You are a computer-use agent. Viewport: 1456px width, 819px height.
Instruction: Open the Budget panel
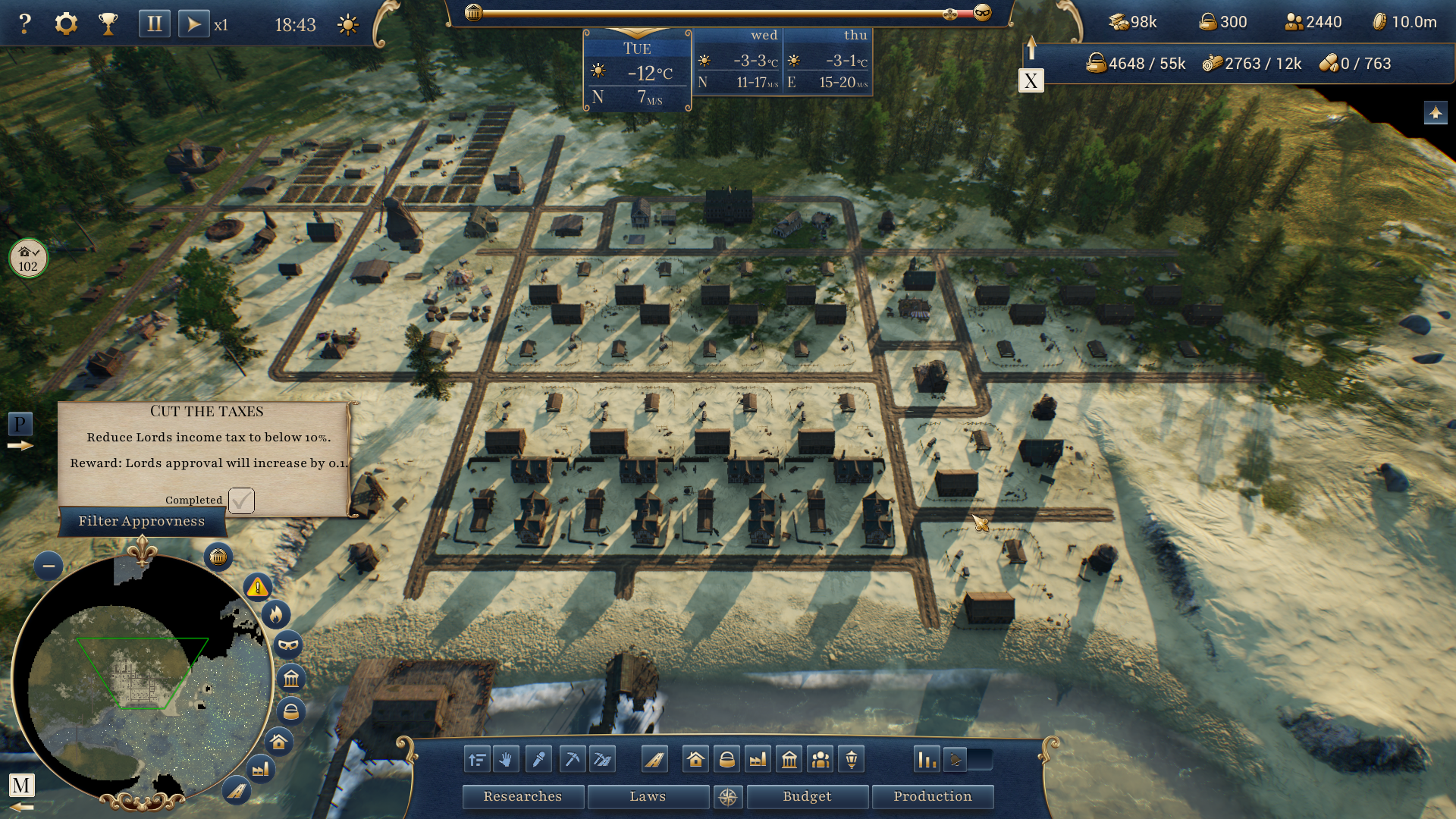(x=807, y=796)
